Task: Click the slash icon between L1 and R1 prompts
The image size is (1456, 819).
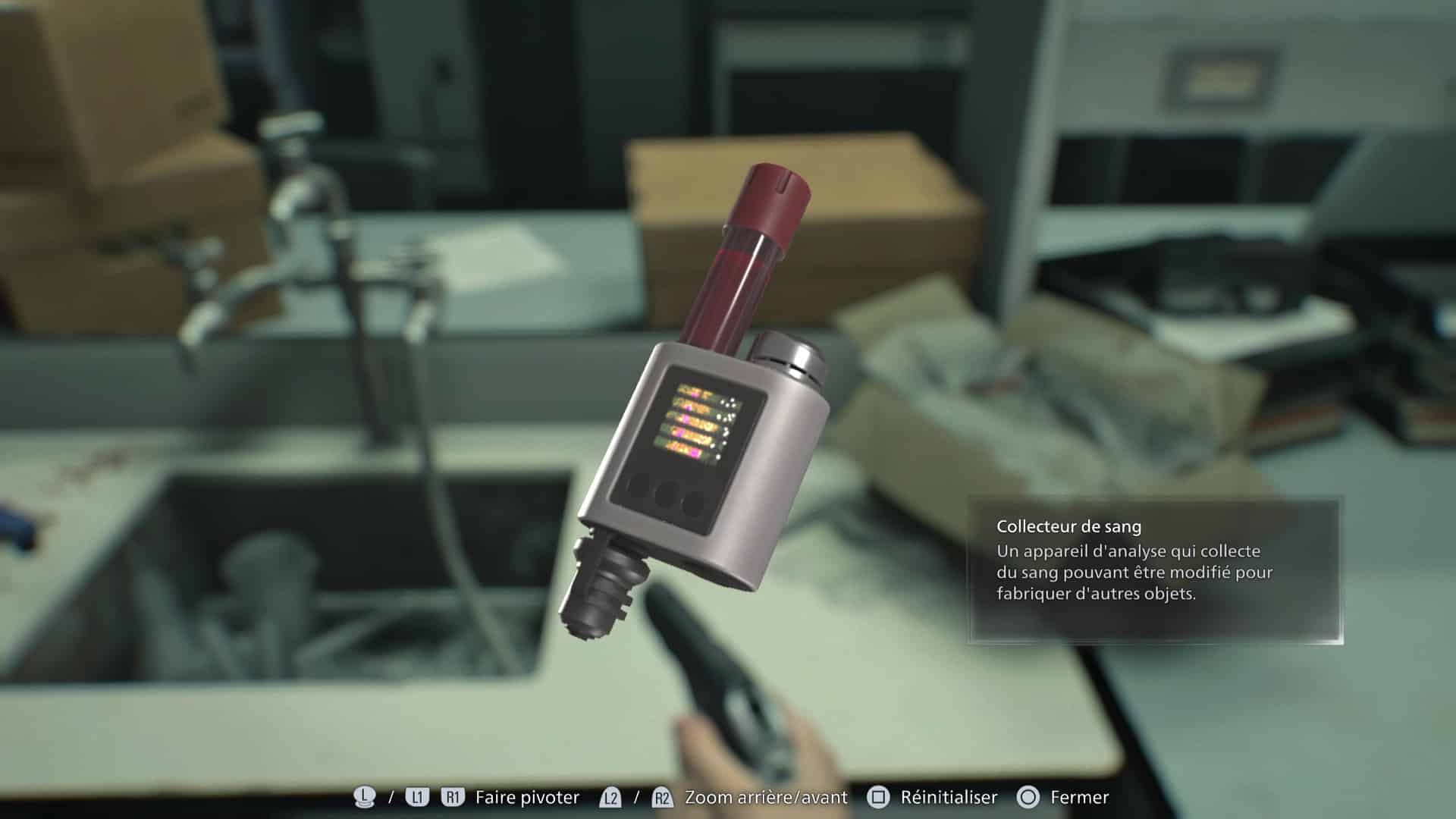Action: (x=390, y=797)
